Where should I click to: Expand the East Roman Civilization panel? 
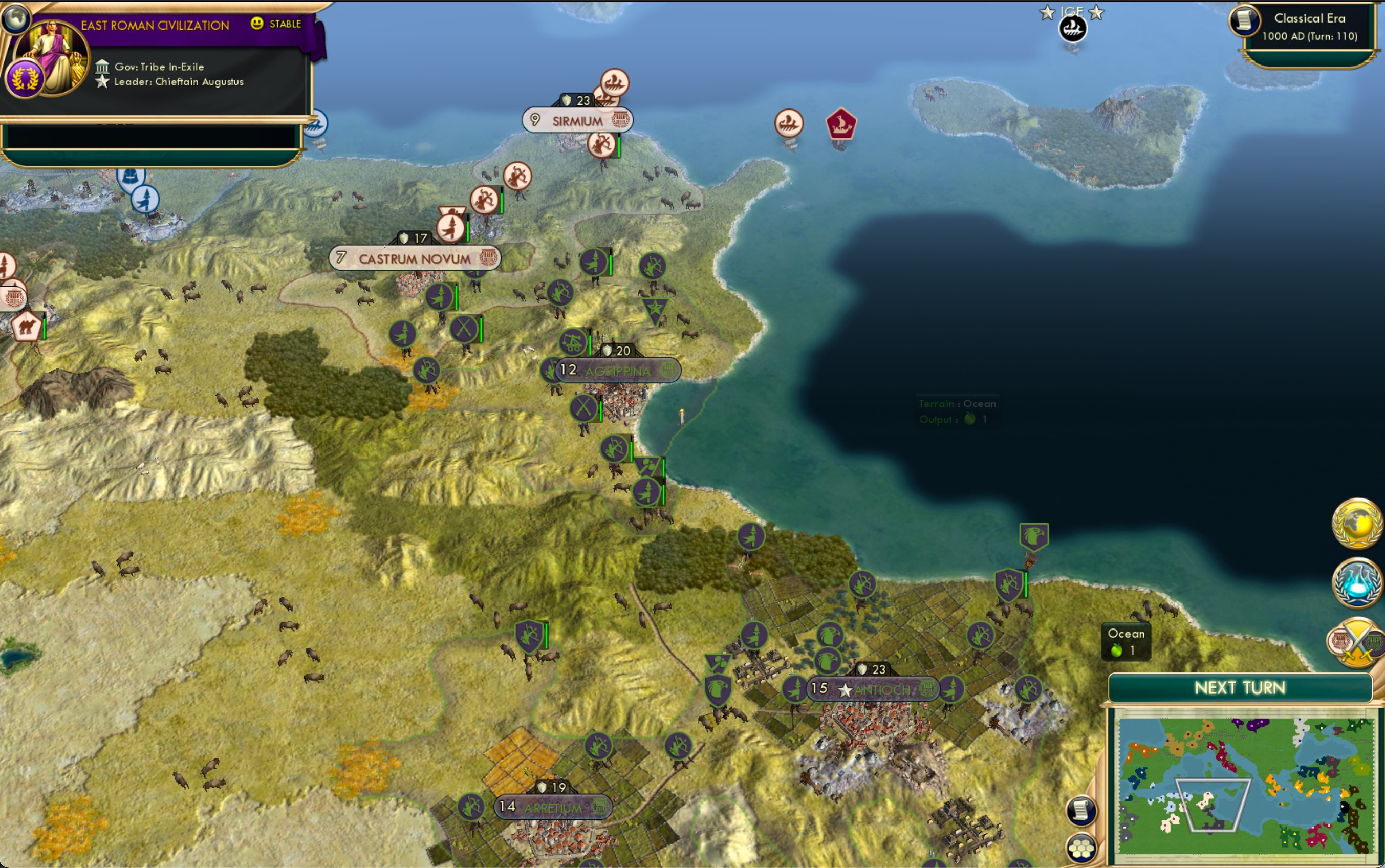155,25
